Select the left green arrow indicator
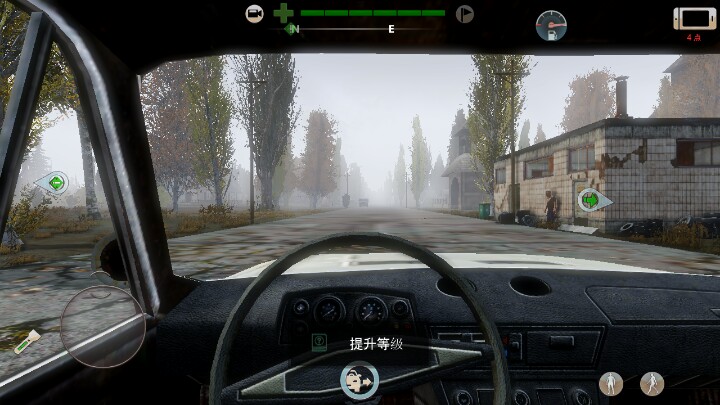720x405 pixels. click(56, 183)
